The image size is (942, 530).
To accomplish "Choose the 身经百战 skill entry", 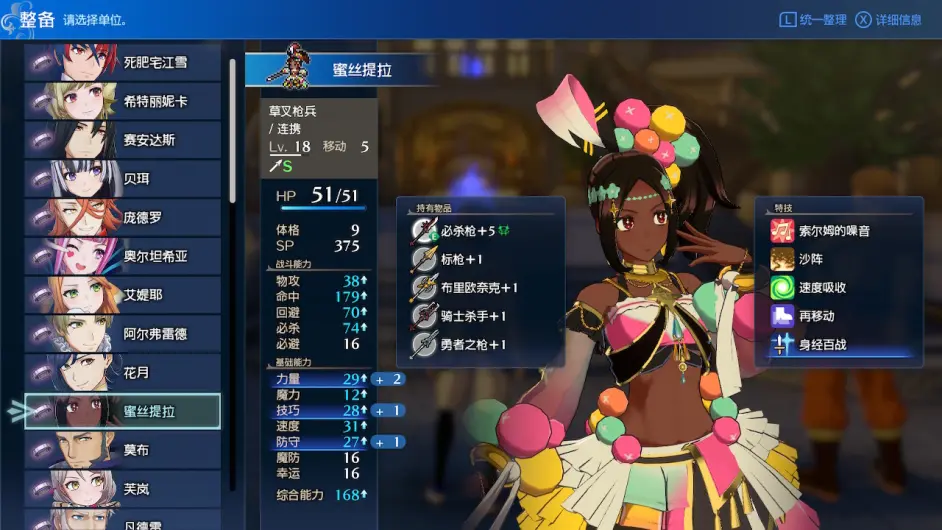I will point(822,345).
